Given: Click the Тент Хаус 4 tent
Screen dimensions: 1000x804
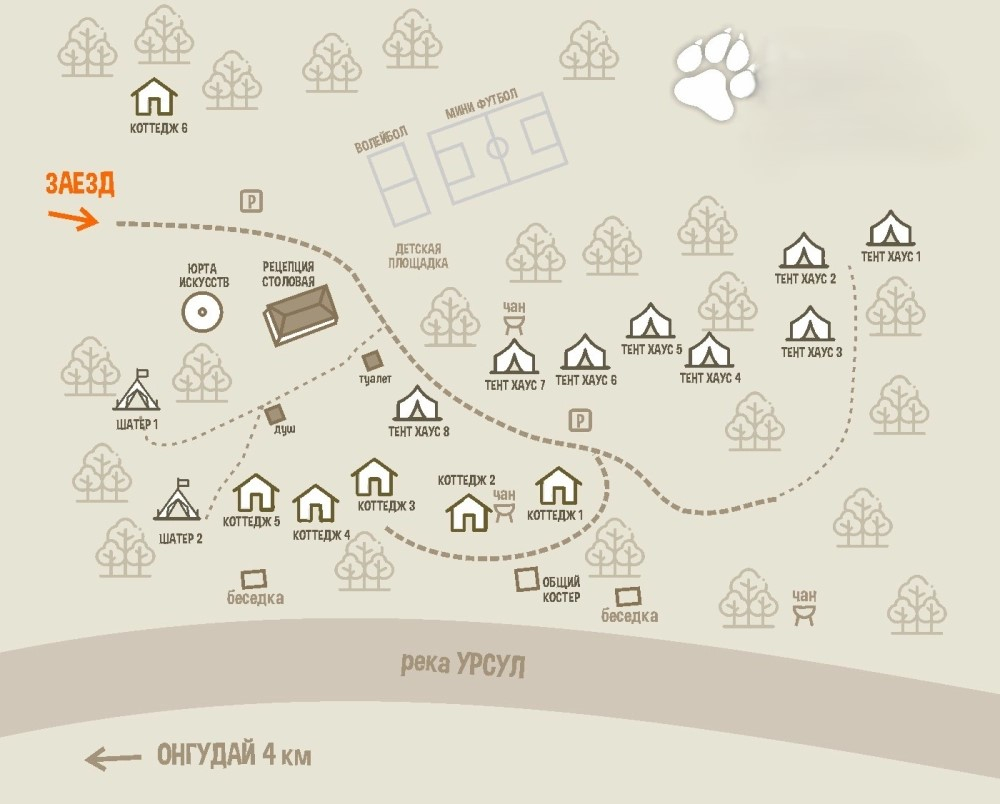Looking at the screenshot, I should (x=709, y=350).
